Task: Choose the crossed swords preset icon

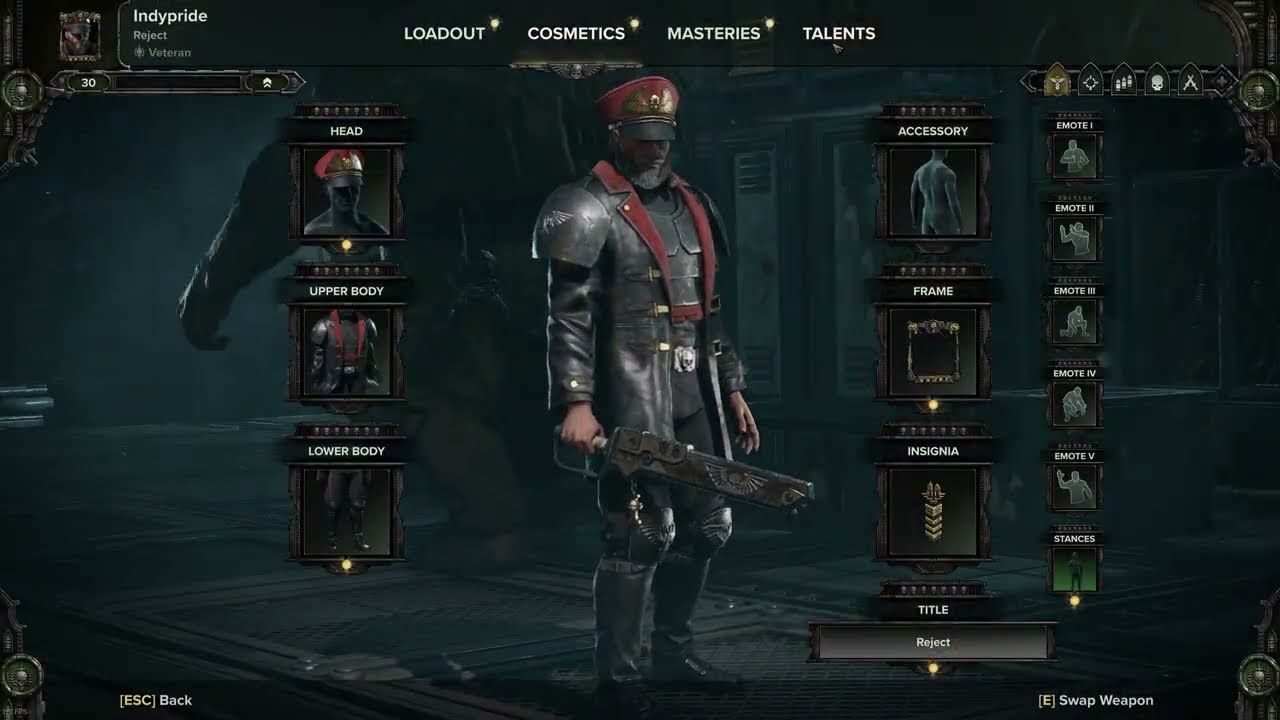Action: pyautogui.click(x=1190, y=82)
